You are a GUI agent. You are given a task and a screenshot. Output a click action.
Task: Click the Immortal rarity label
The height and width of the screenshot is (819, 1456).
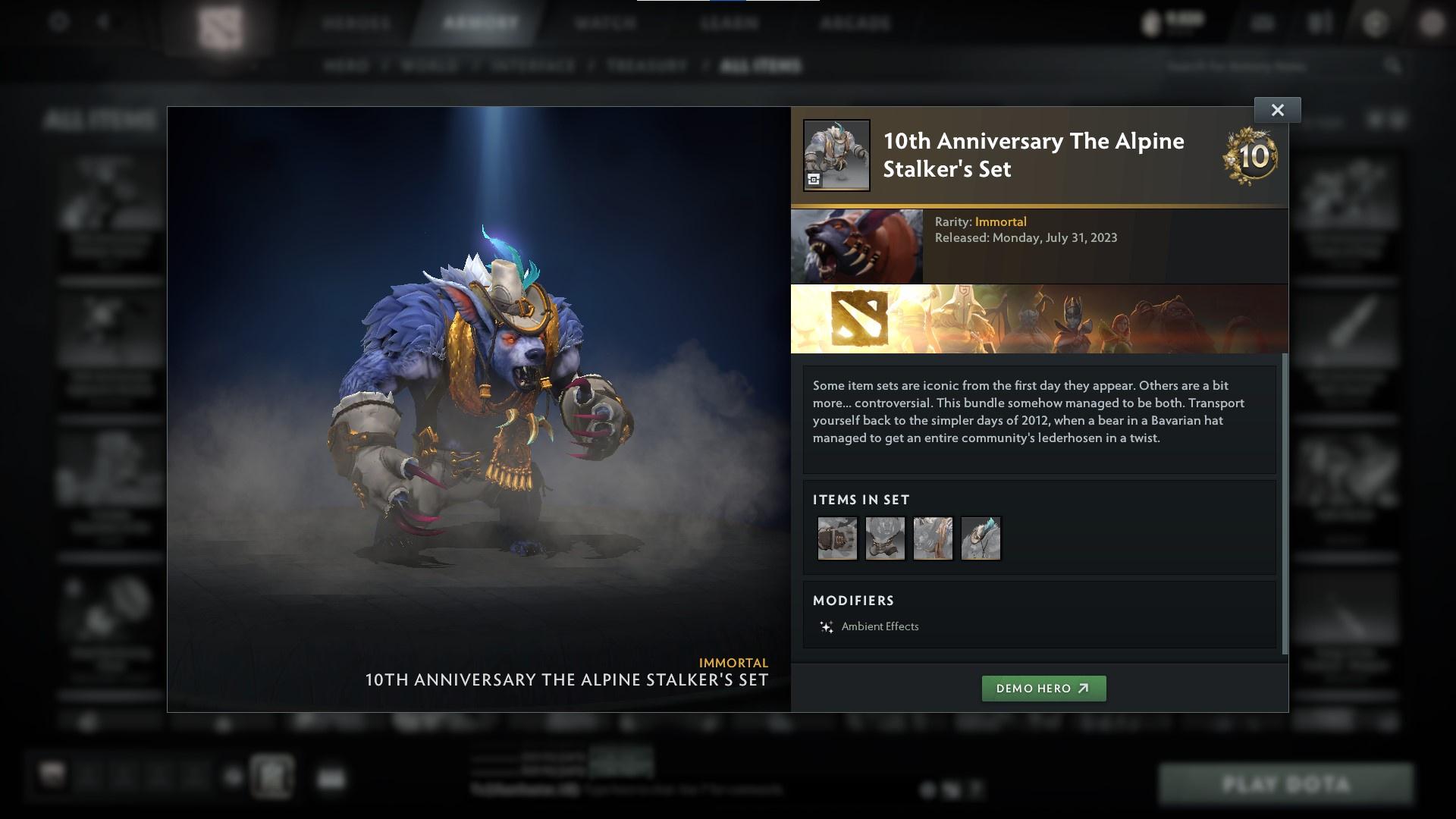[x=1003, y=221]
